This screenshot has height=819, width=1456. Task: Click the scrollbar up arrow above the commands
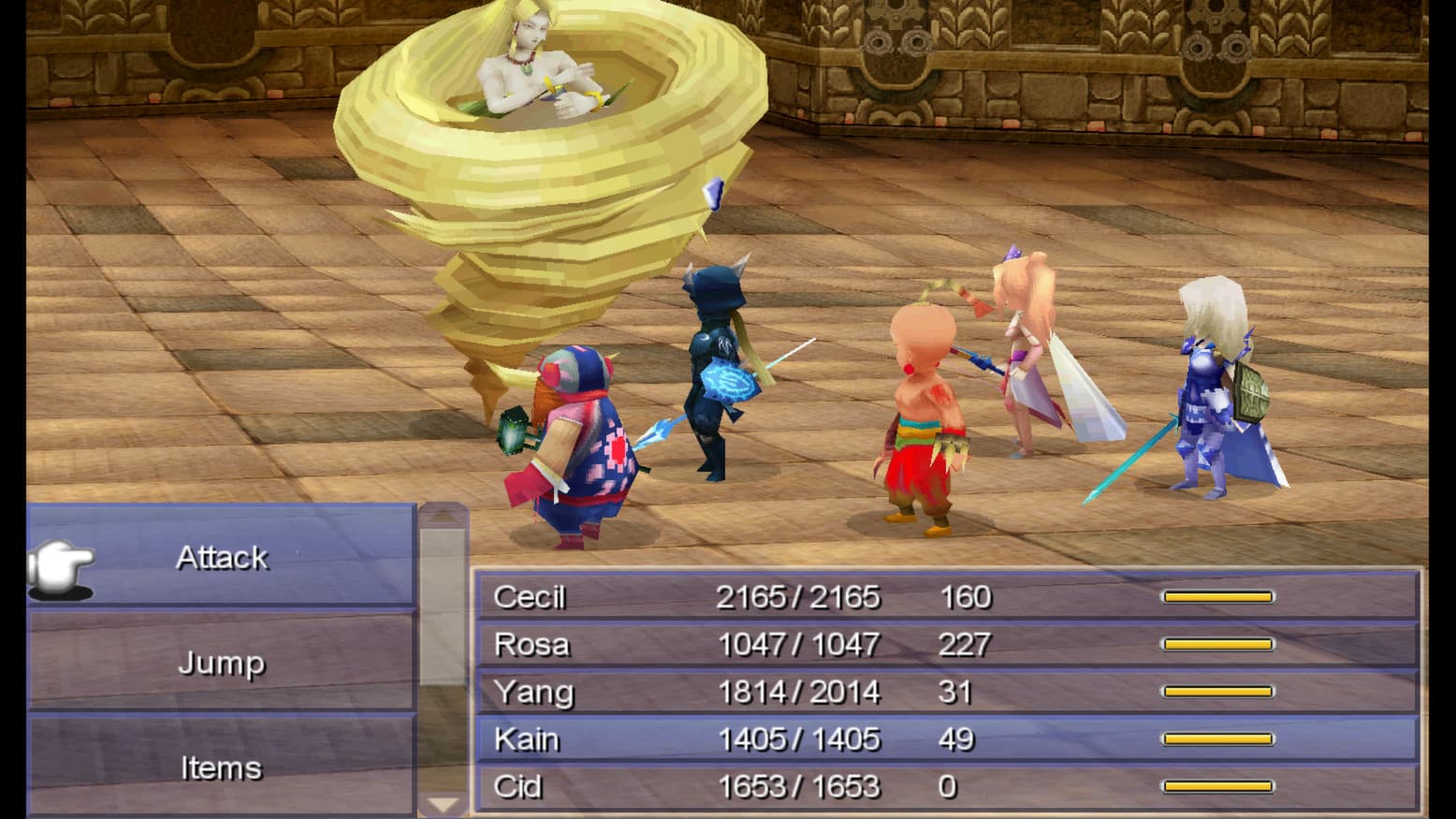(x=441, y=513)
